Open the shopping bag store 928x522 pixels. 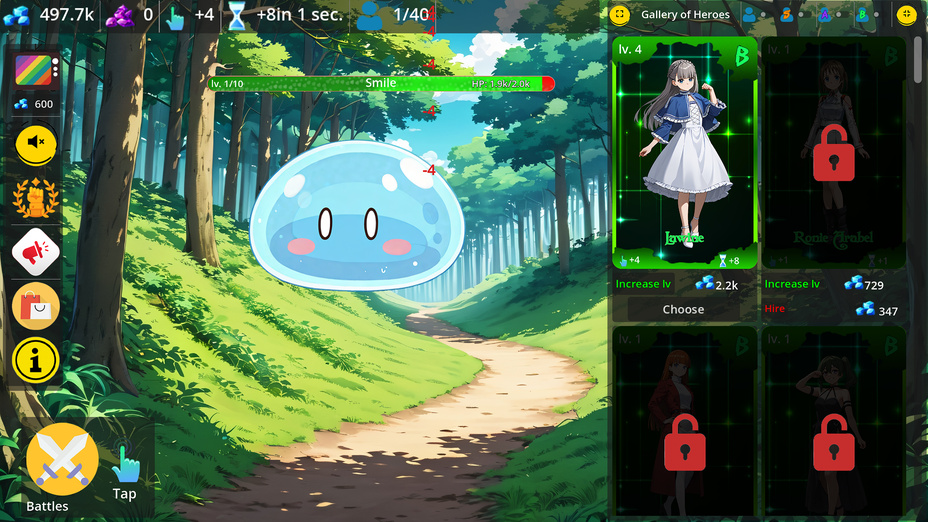pos(36,306)
